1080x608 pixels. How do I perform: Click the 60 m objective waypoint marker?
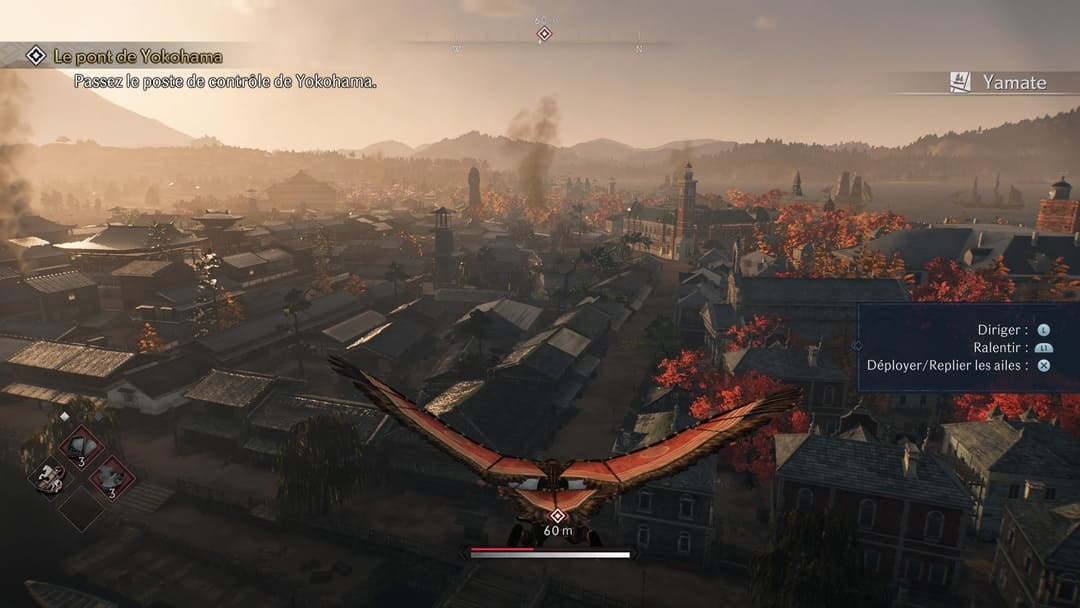557,516
